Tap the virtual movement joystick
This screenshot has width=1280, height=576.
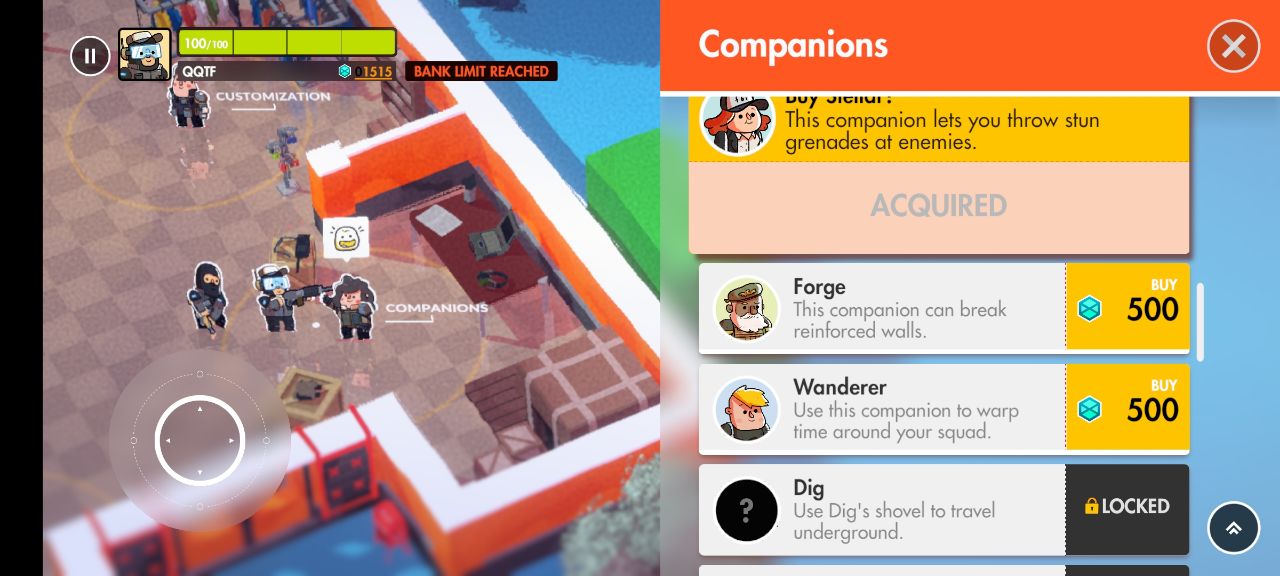200,440
